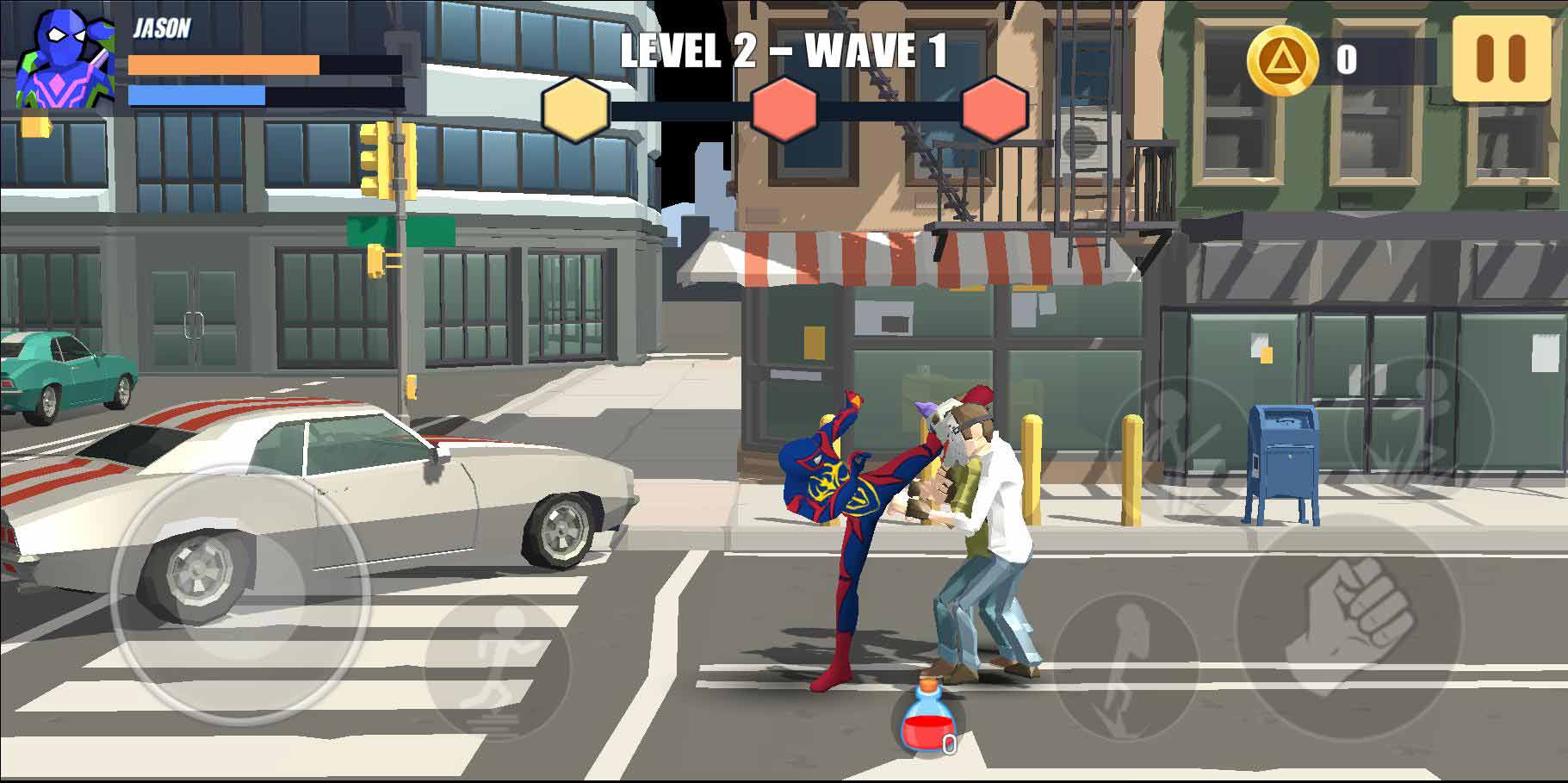Pause the game with the pause button
The height and width of the screenshot is (783, 1568).
[1501, 59]
